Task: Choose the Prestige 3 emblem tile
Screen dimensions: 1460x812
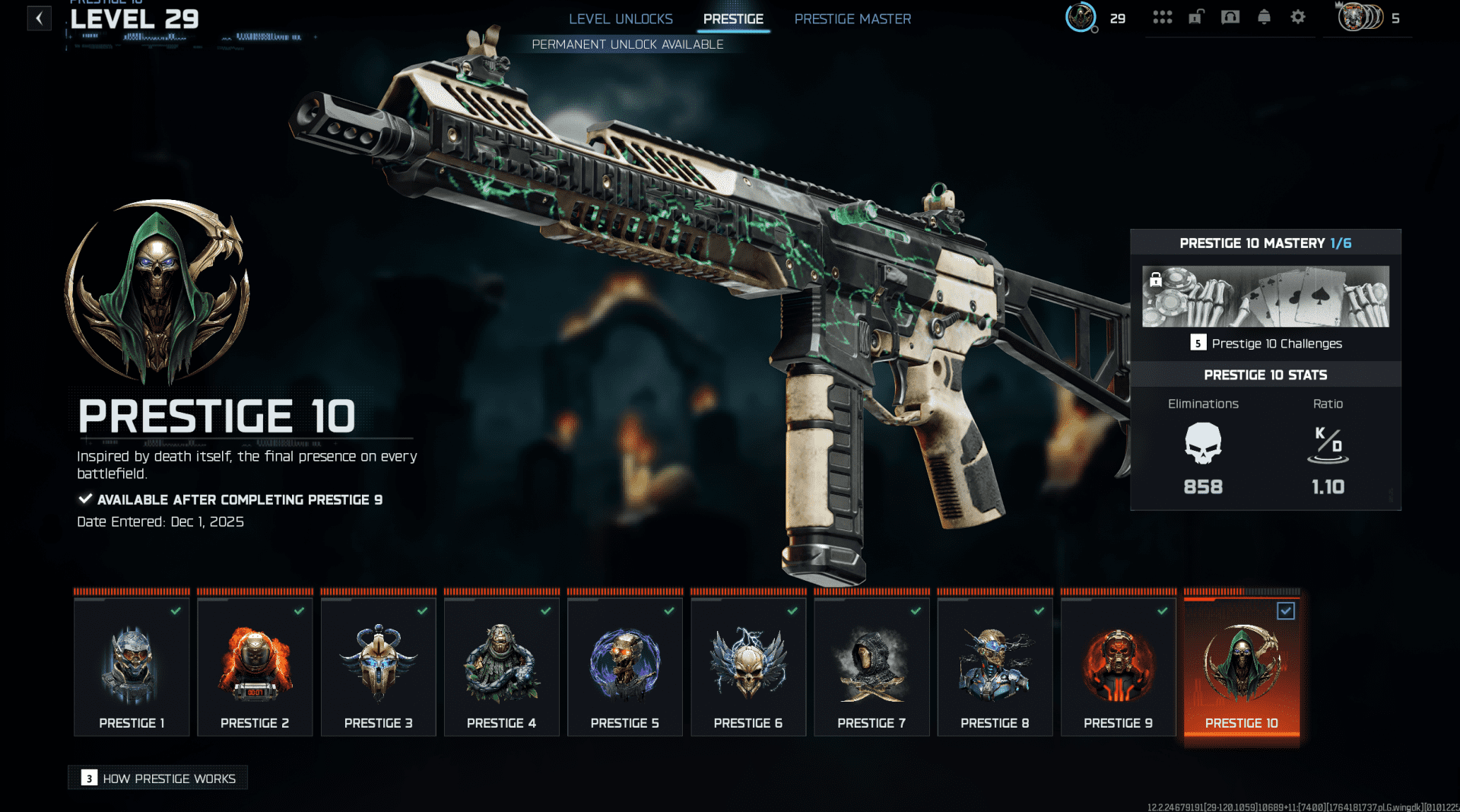Action: [378, 667]
